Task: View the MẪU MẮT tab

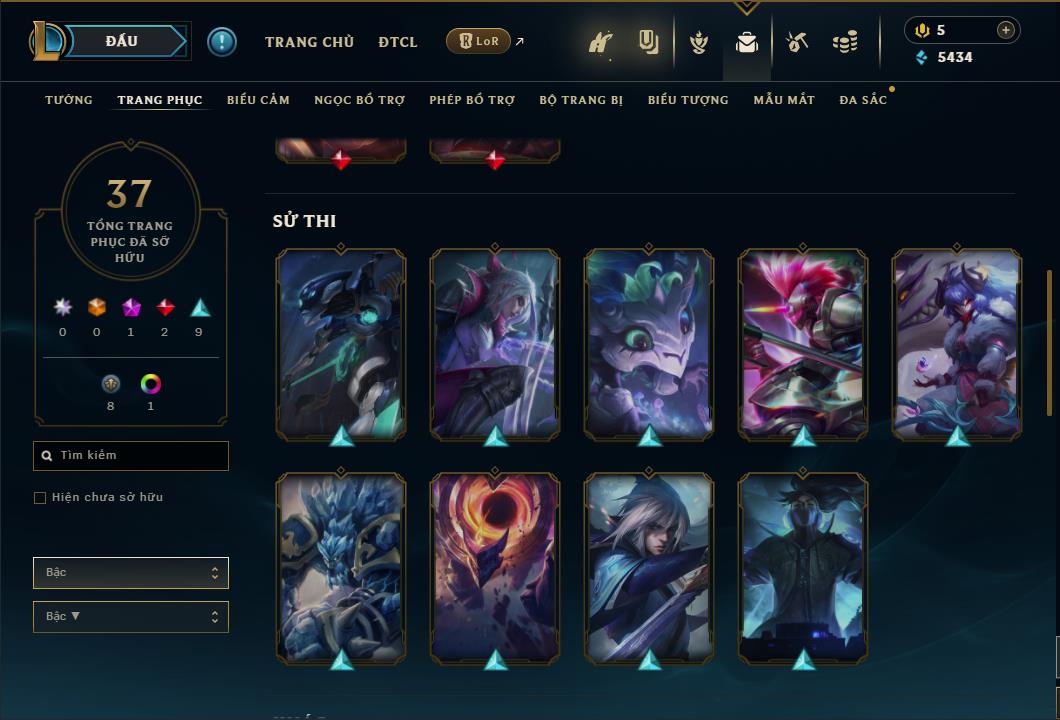Action: coord(784,100)
